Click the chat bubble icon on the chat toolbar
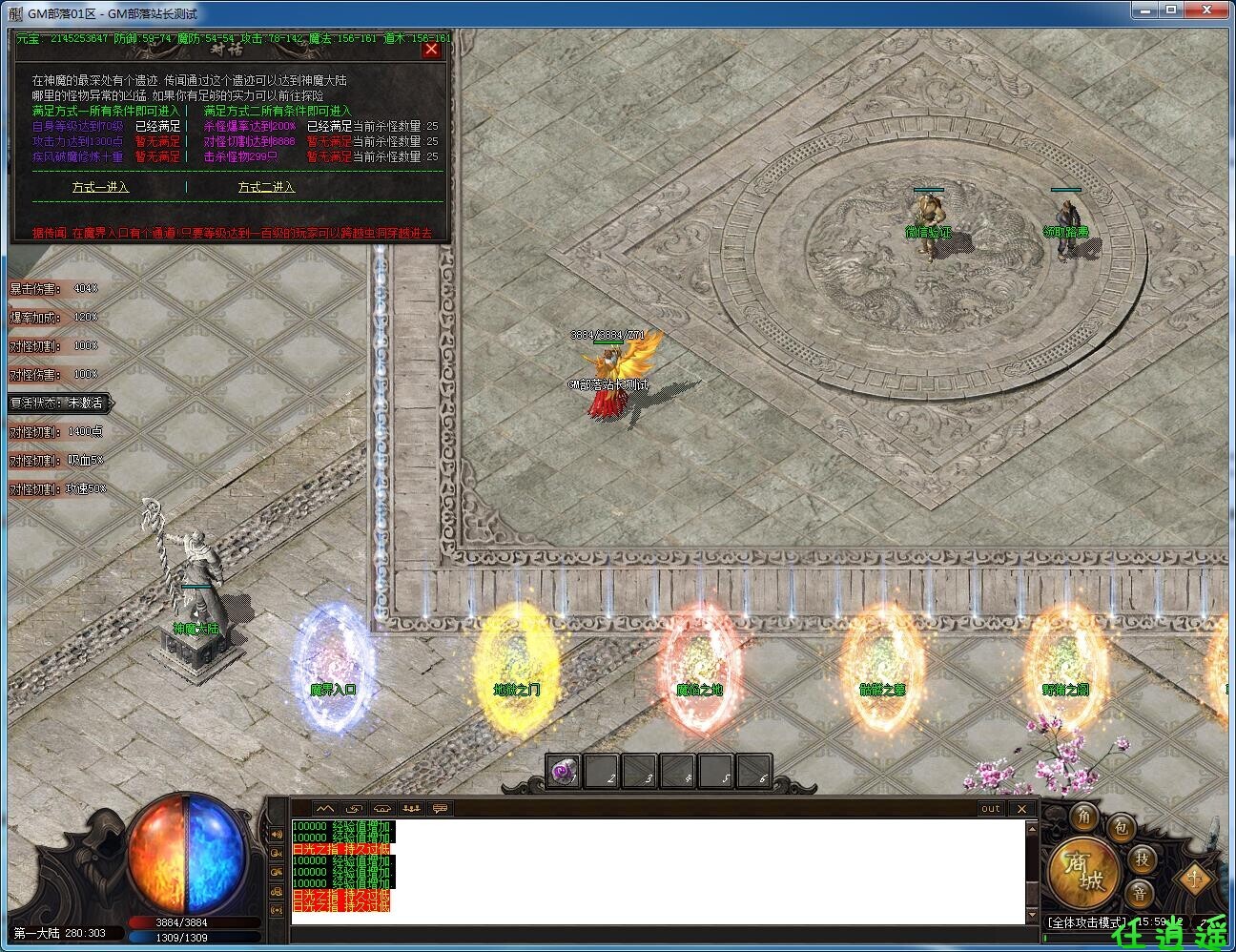Viewport: 1236px width, 952px height. (x=442, y=808)
